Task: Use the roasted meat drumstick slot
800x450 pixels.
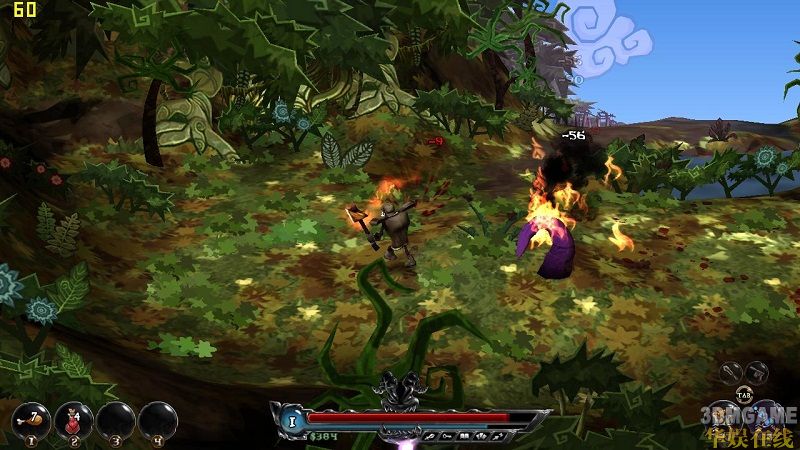Action: tap(33, 420)
